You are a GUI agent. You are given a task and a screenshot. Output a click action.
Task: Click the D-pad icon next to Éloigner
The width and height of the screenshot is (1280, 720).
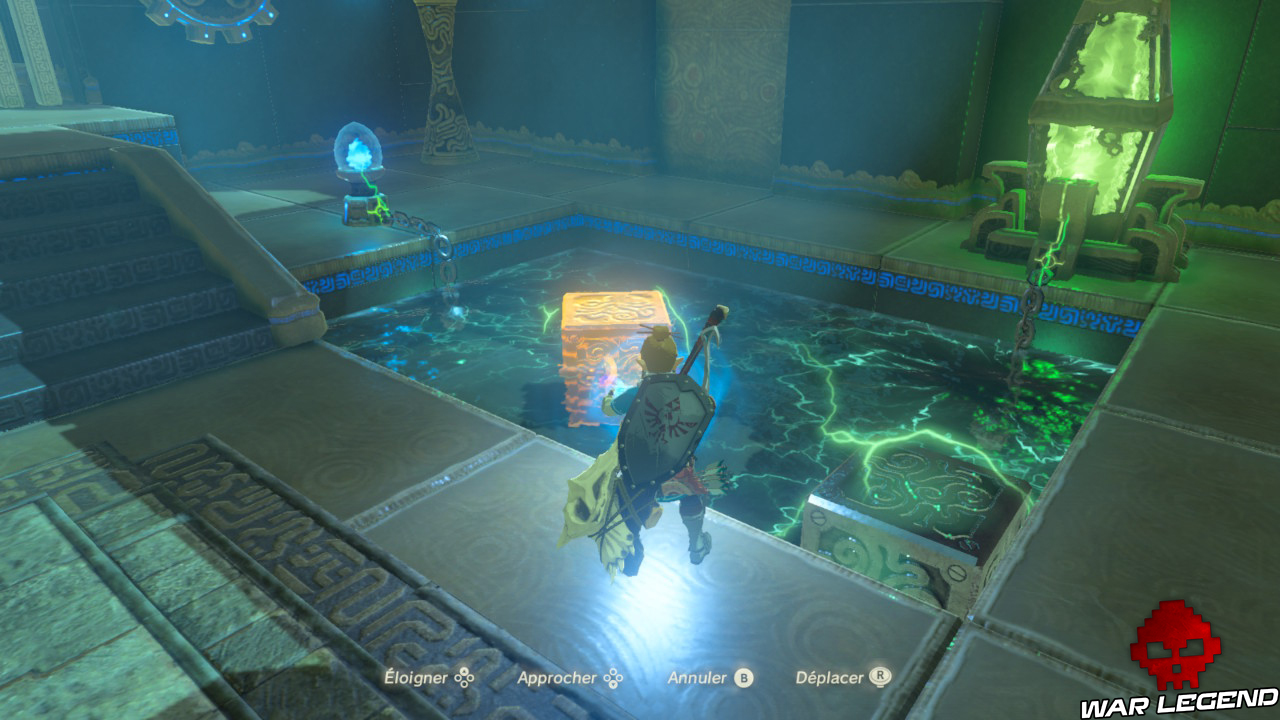click(x=466, y=676)
